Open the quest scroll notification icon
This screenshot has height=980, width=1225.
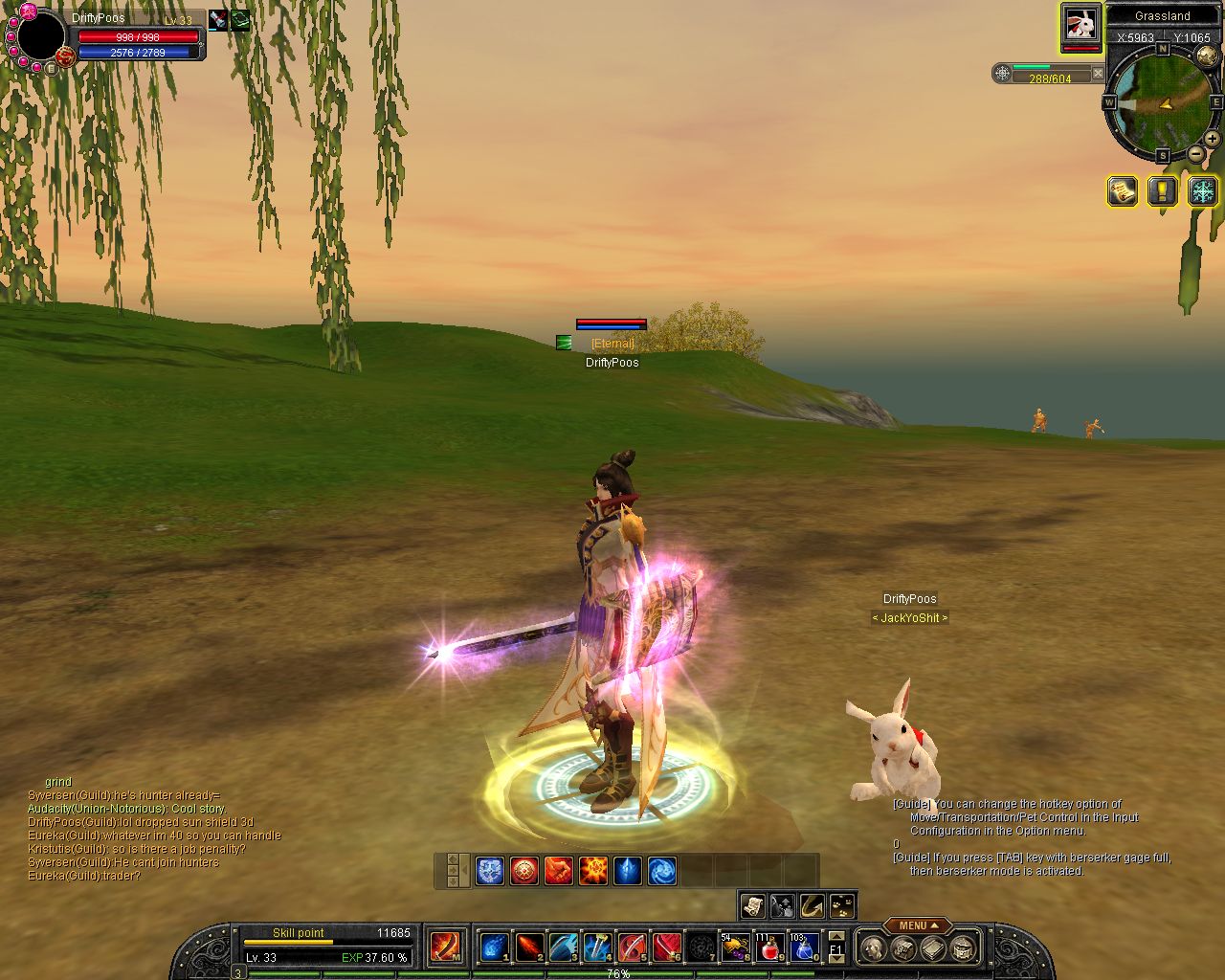click(1122, 190)
